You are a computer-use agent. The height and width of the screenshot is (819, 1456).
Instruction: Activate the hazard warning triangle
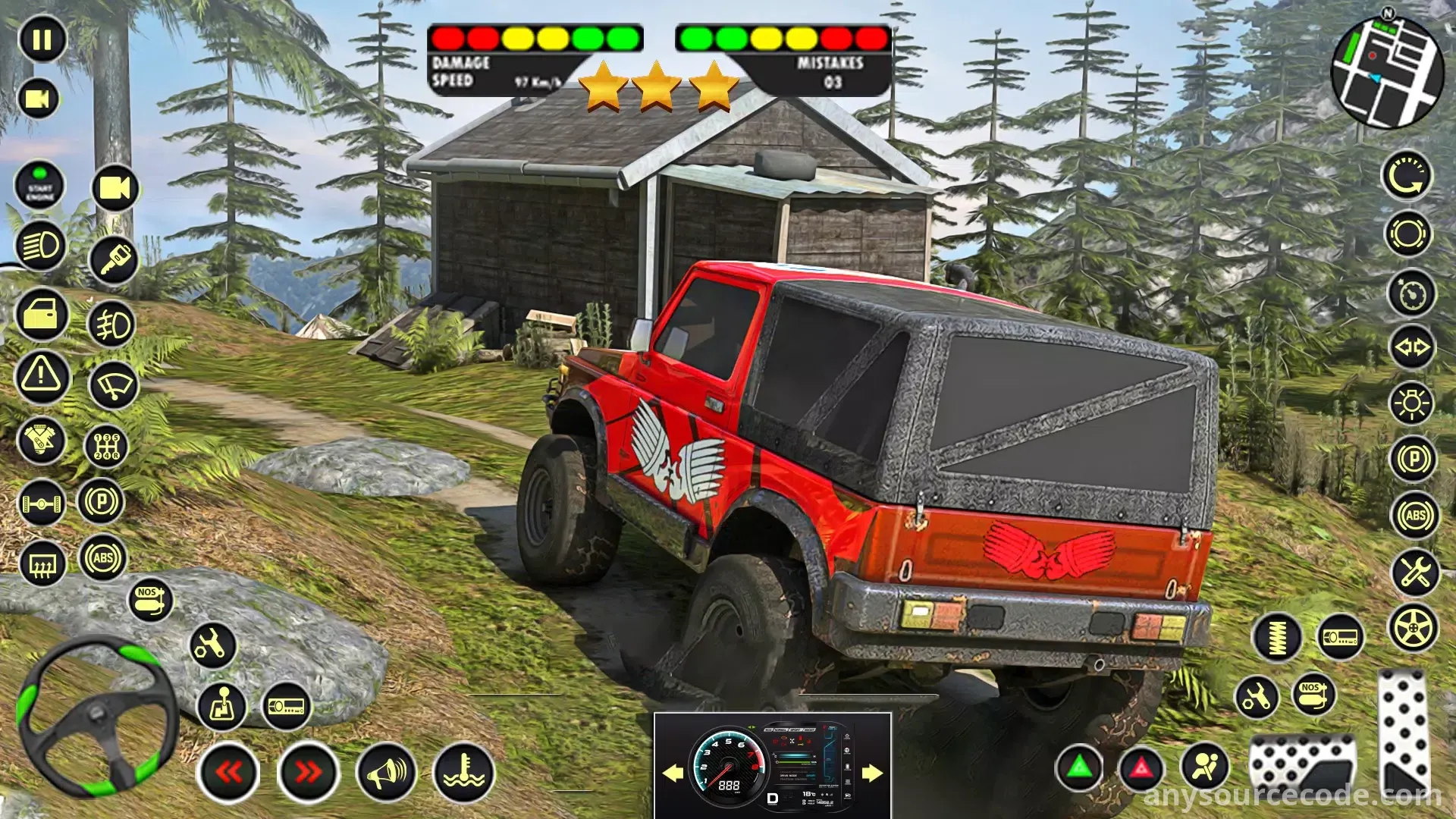tap(42, 375)
